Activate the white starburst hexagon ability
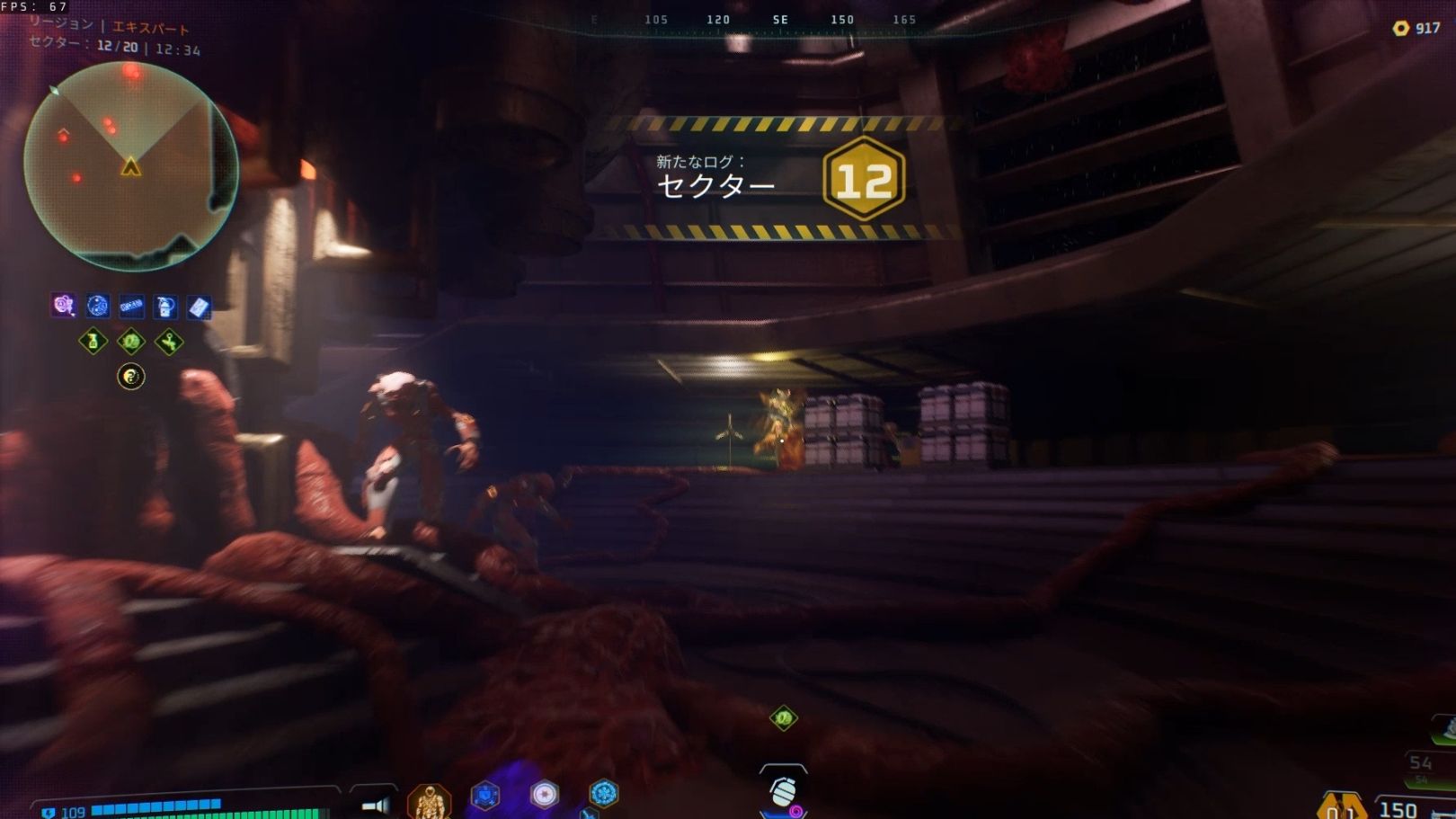The image size is (1456, 819). click(x=545, y=795)
